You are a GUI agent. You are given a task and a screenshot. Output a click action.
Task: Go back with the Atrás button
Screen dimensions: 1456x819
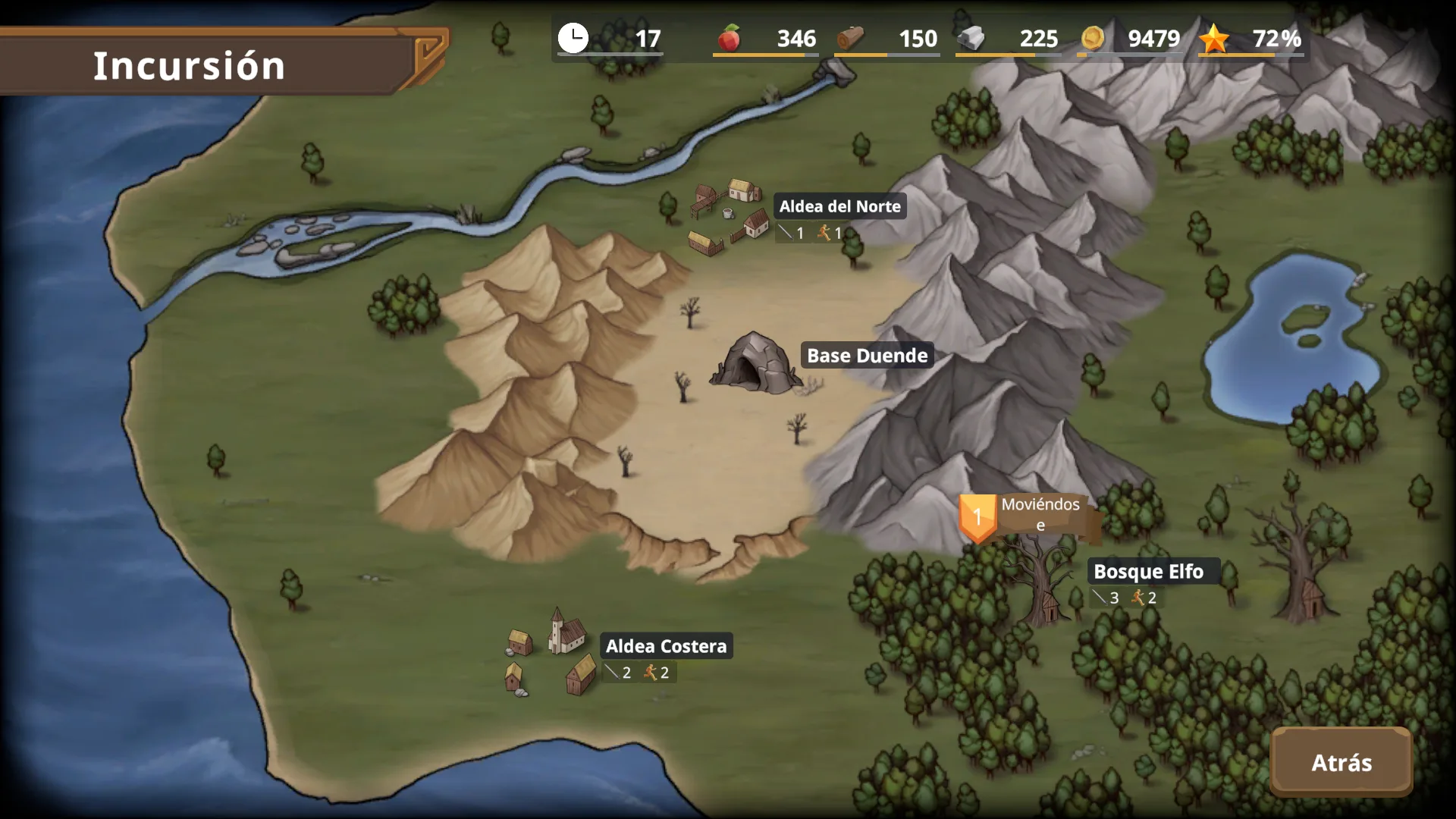pyautogui.click(x=1341, y=762)
